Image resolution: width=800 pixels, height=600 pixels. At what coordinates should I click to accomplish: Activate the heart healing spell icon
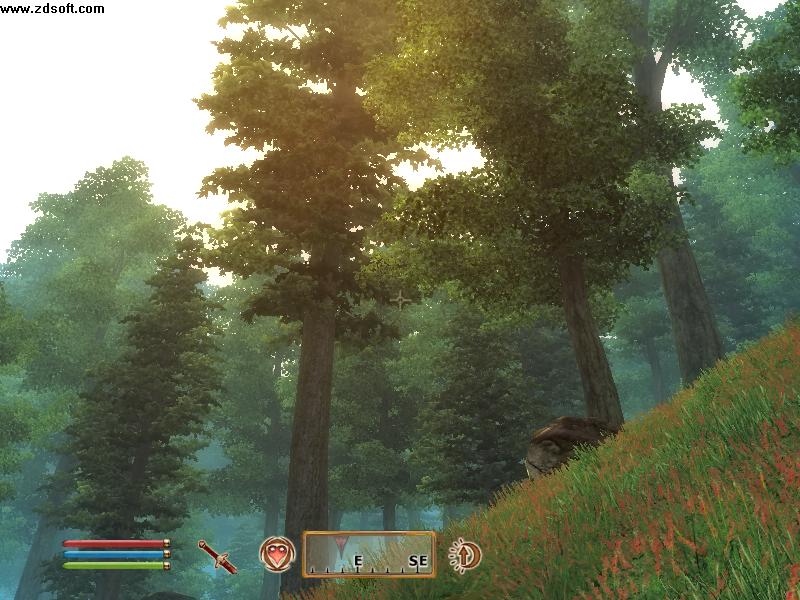(277, 553)
